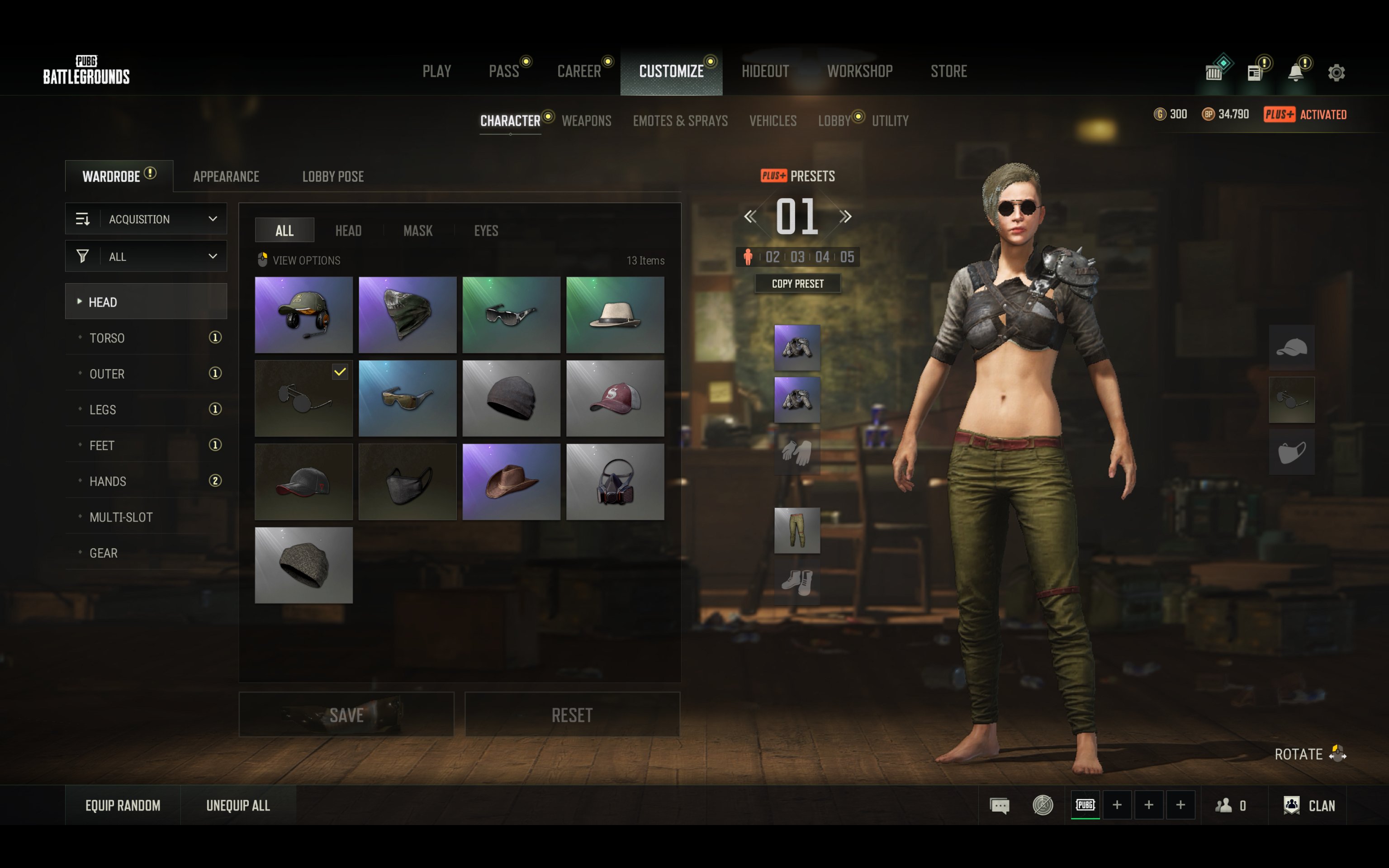1389x868 pixels.
Task: Save the current outfit
Action: 346,715
